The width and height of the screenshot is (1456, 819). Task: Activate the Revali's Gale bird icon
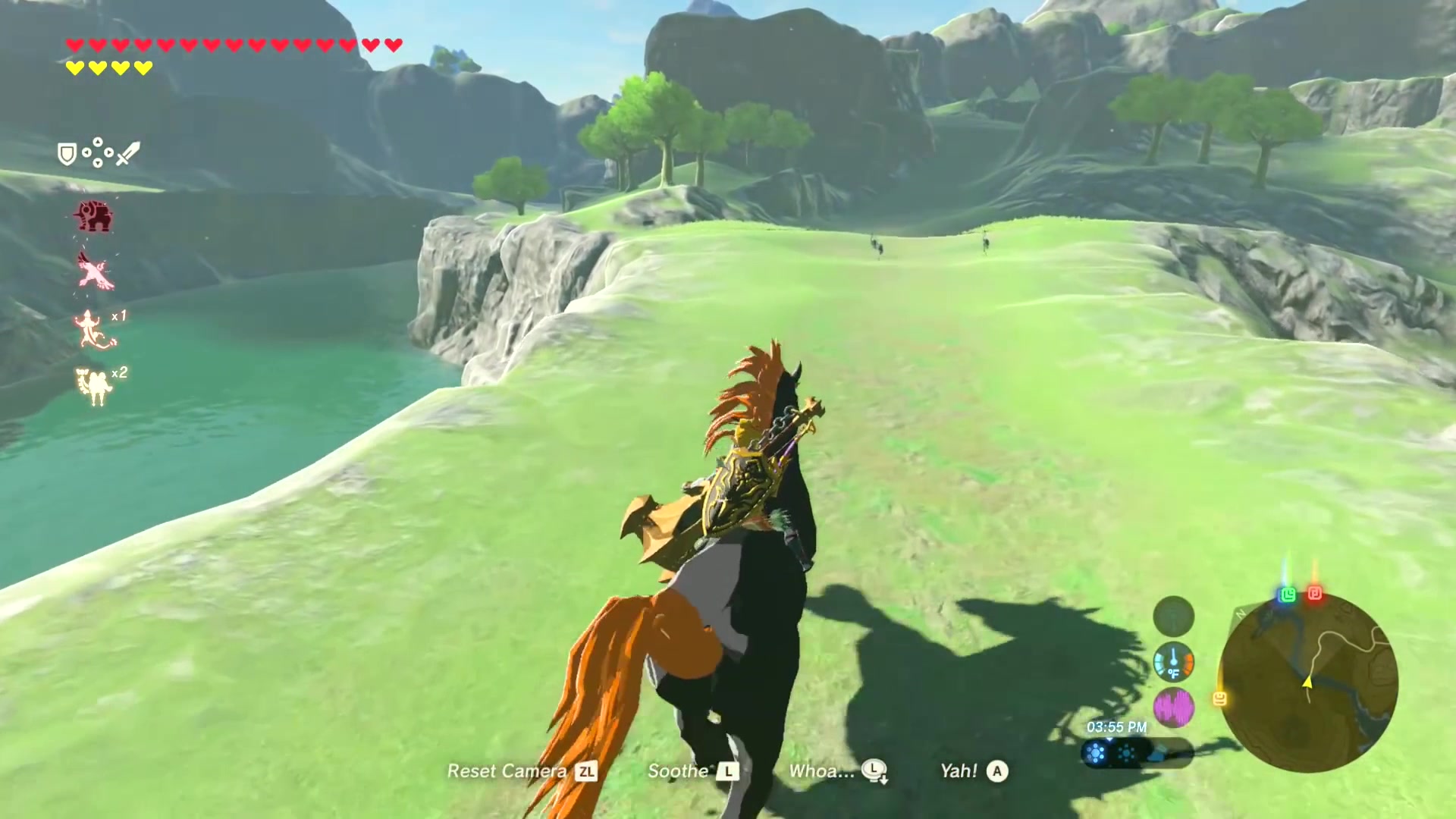coord(96,271)
